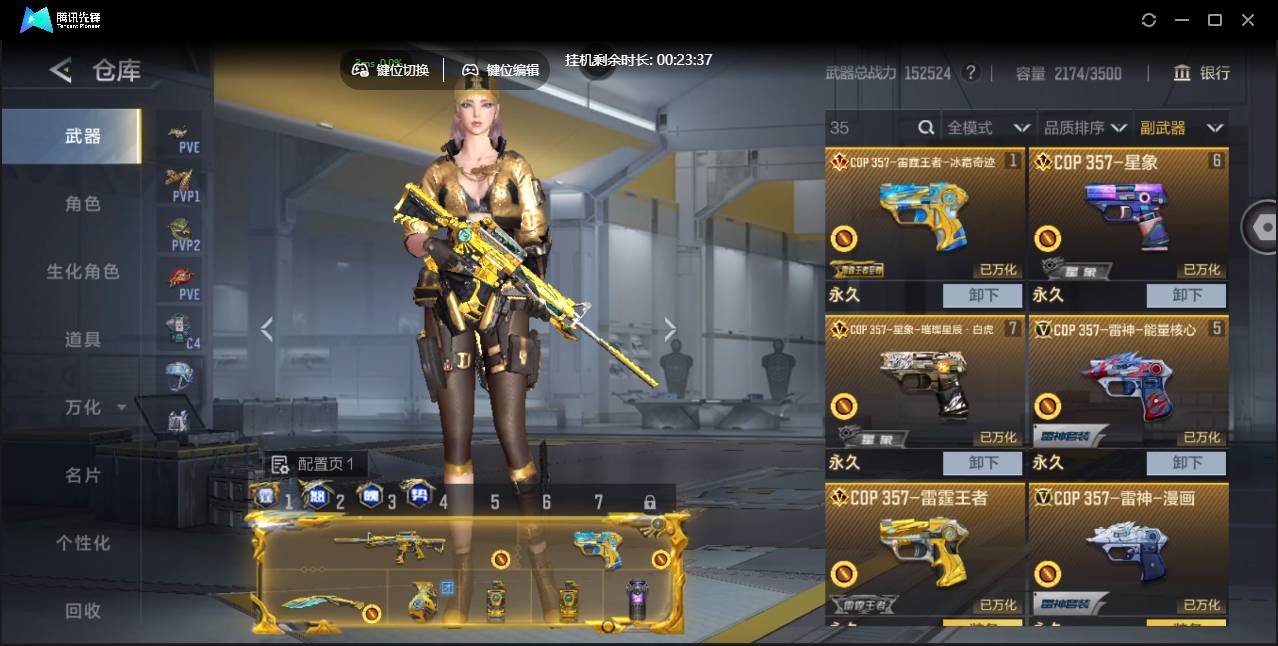1278x646 pixels.
Task: Open the 全模式 mode filter dropdown
Action: 988,128
